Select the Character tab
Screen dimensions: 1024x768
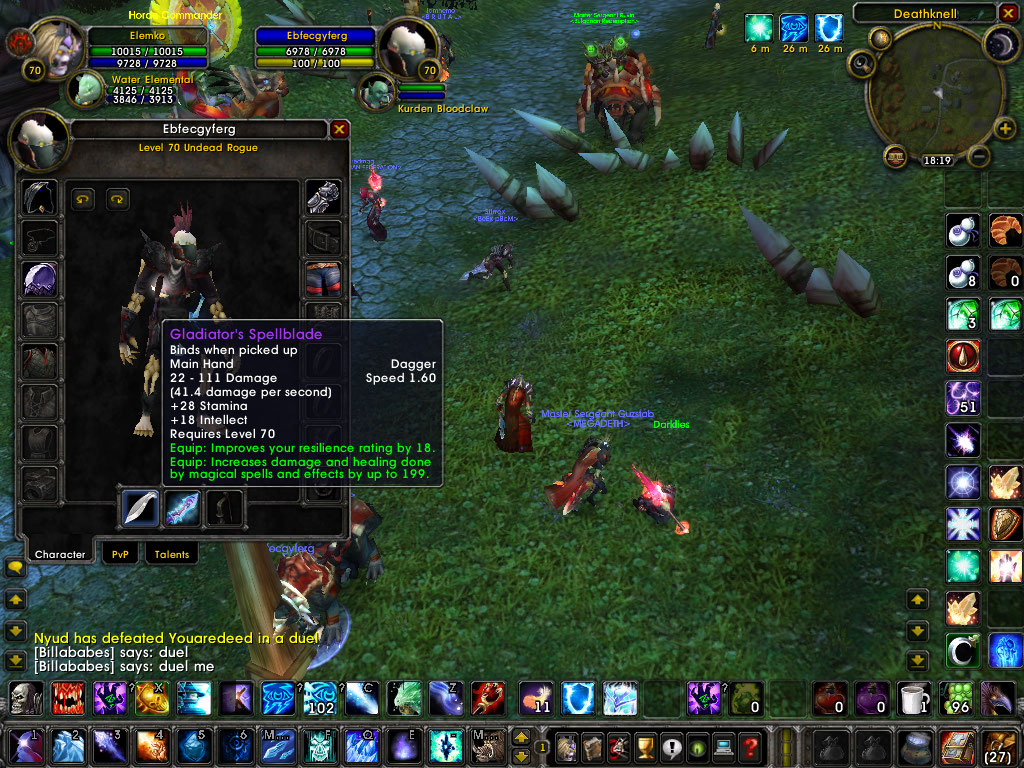coord(60,554)
